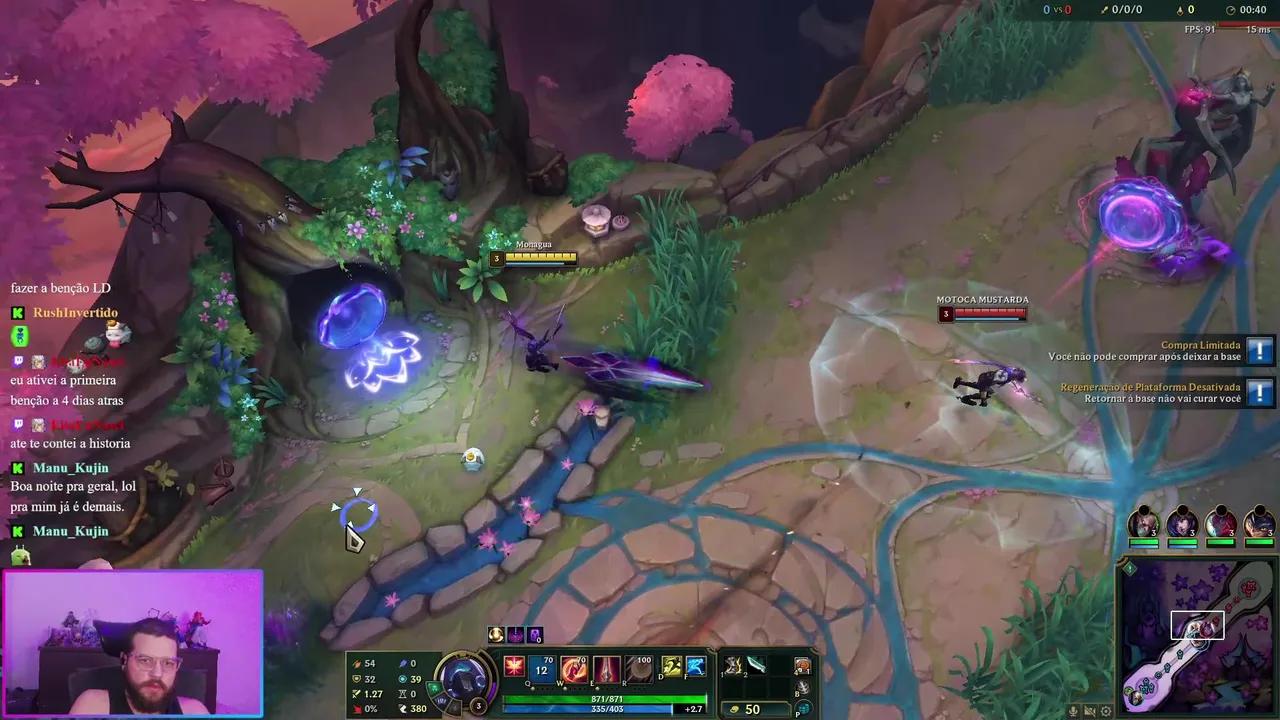Dismiss the Compra Limitada notification
This screenshot has height=720, width=1280.
tap(1259, 351)
